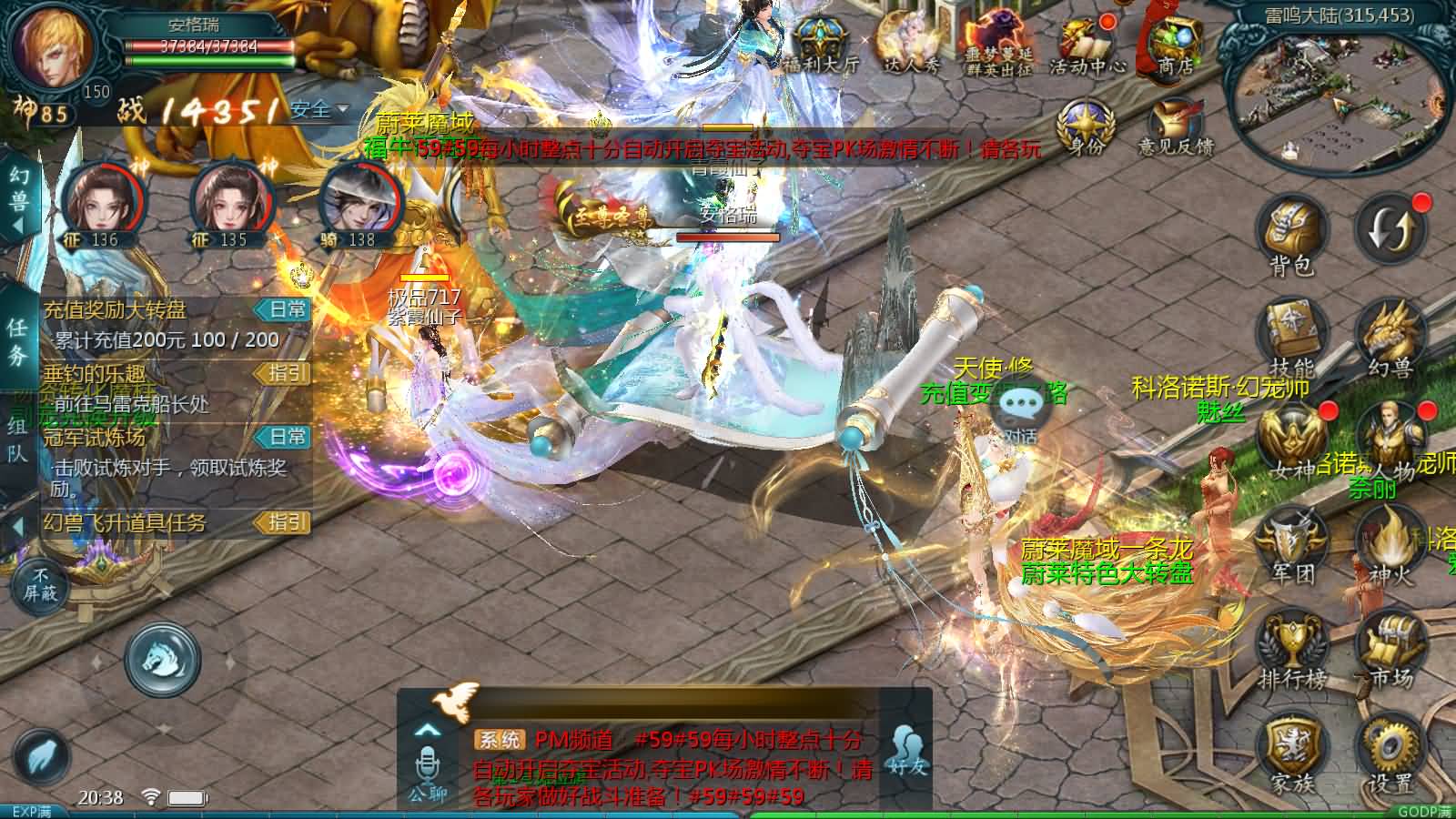Screen dimensions: 1456x819
Task: Open the 身份 identity menu
Action: [x=1087, y=126]
